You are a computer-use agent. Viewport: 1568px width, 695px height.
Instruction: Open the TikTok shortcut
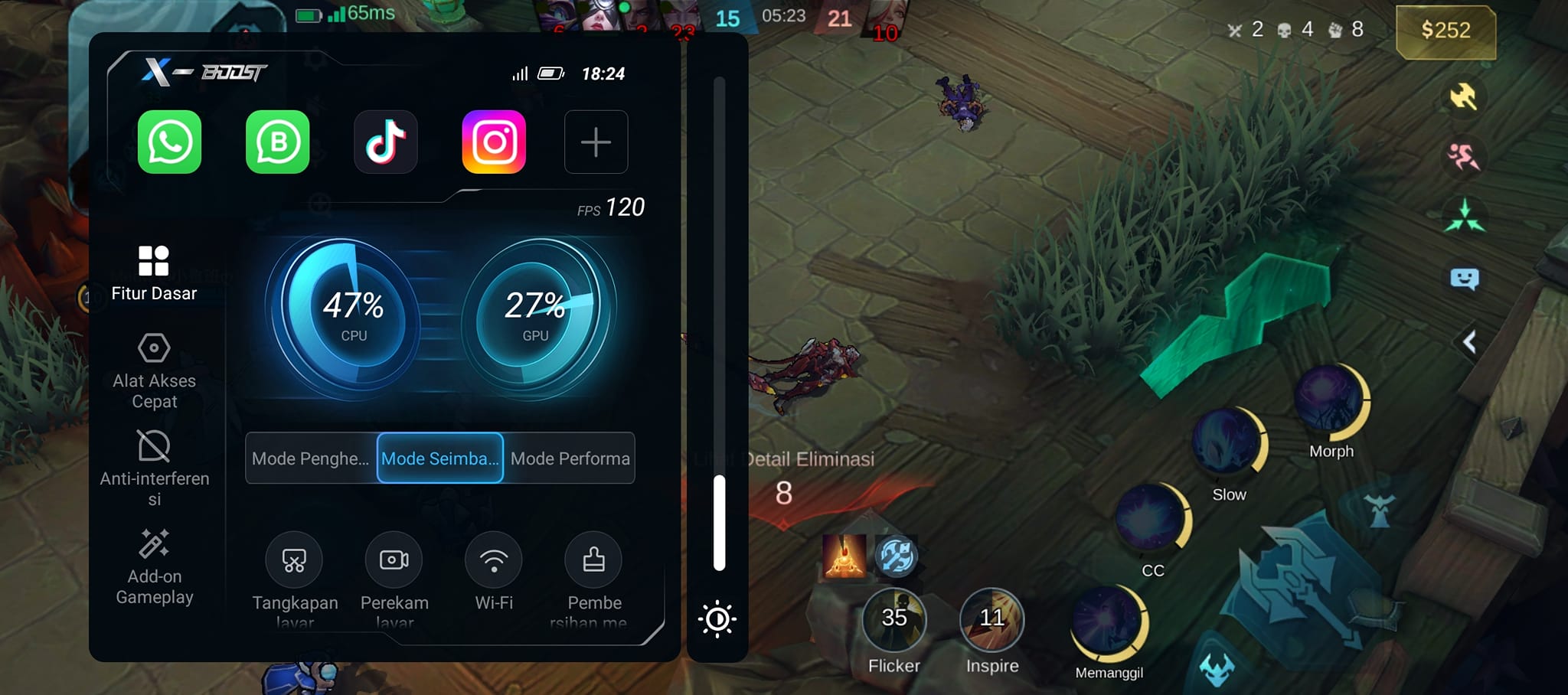click(x=386, y=142)
